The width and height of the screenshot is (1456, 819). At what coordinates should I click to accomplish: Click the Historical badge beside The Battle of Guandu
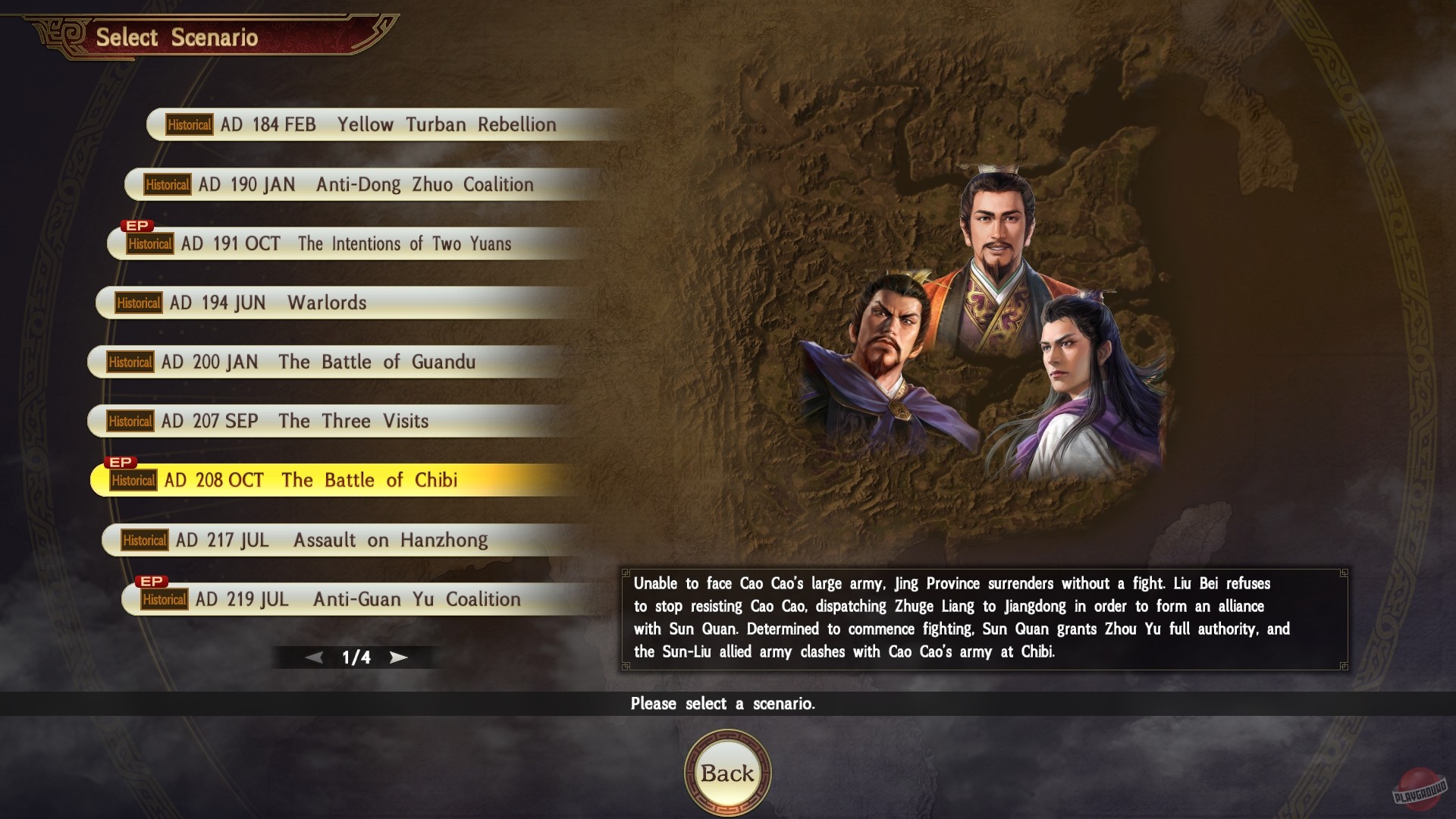[130, 362]
